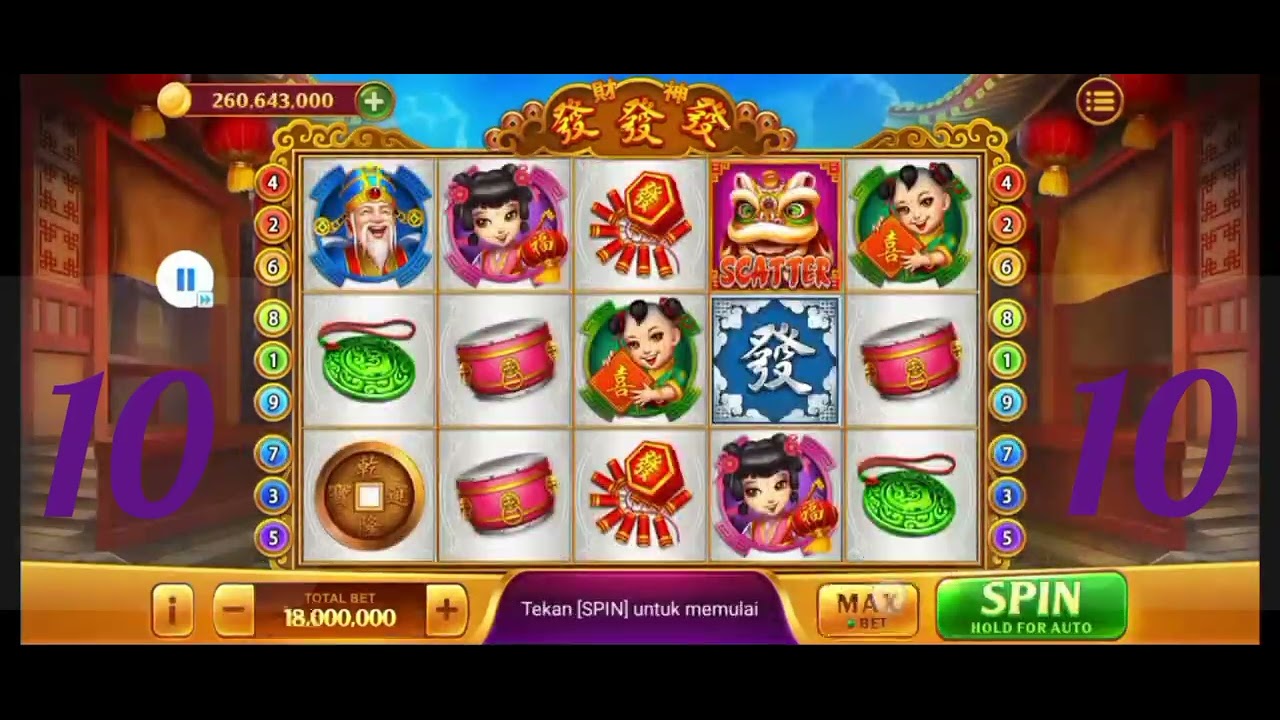Screen dimensions: 1280x720
Task: Add coins with the green plus icon
Action: point(374,101)
